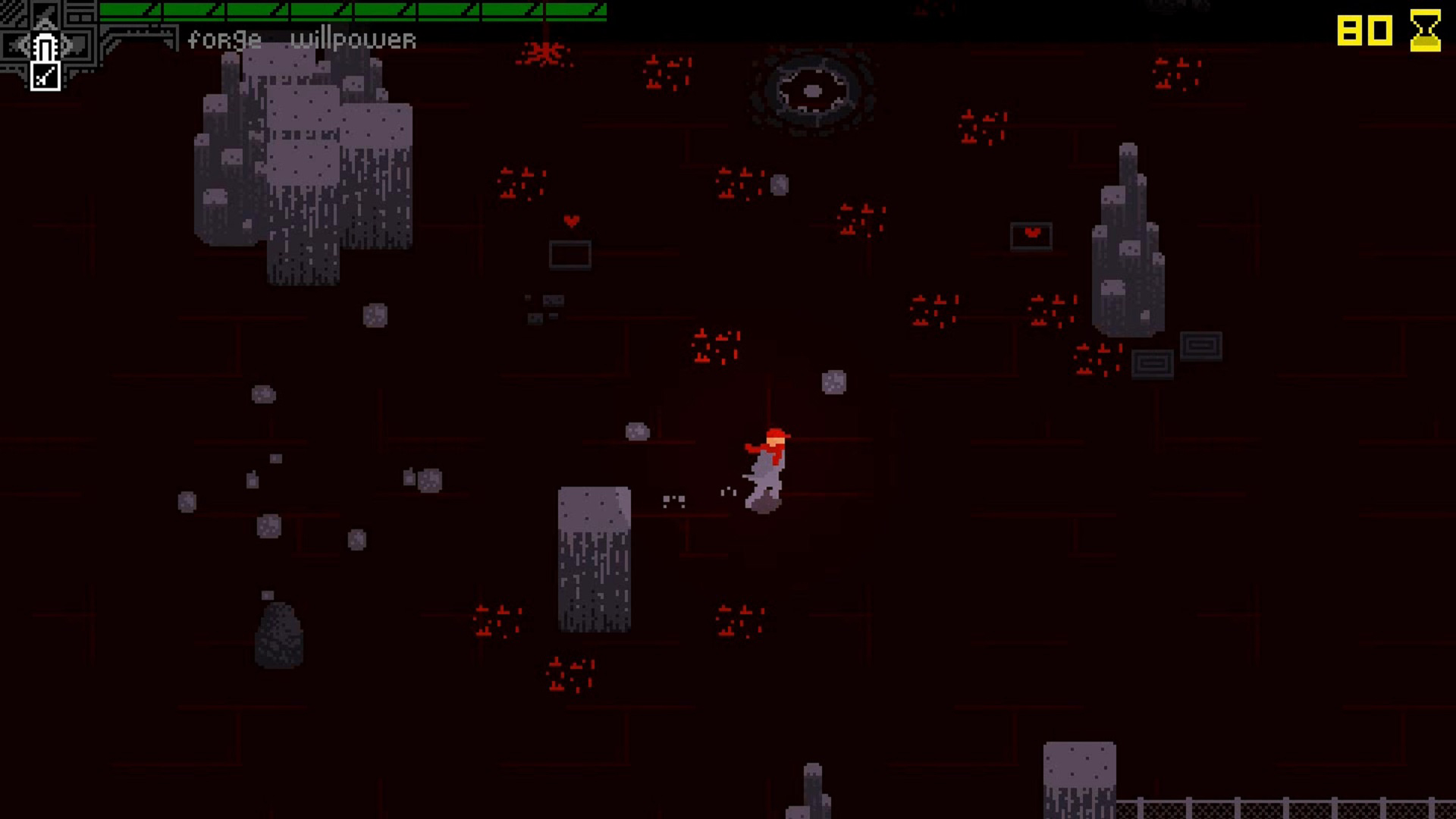Viewport: 1456px width, 819px height.
Task: Open the framed chest on the right side
Action: point(1031,237)
